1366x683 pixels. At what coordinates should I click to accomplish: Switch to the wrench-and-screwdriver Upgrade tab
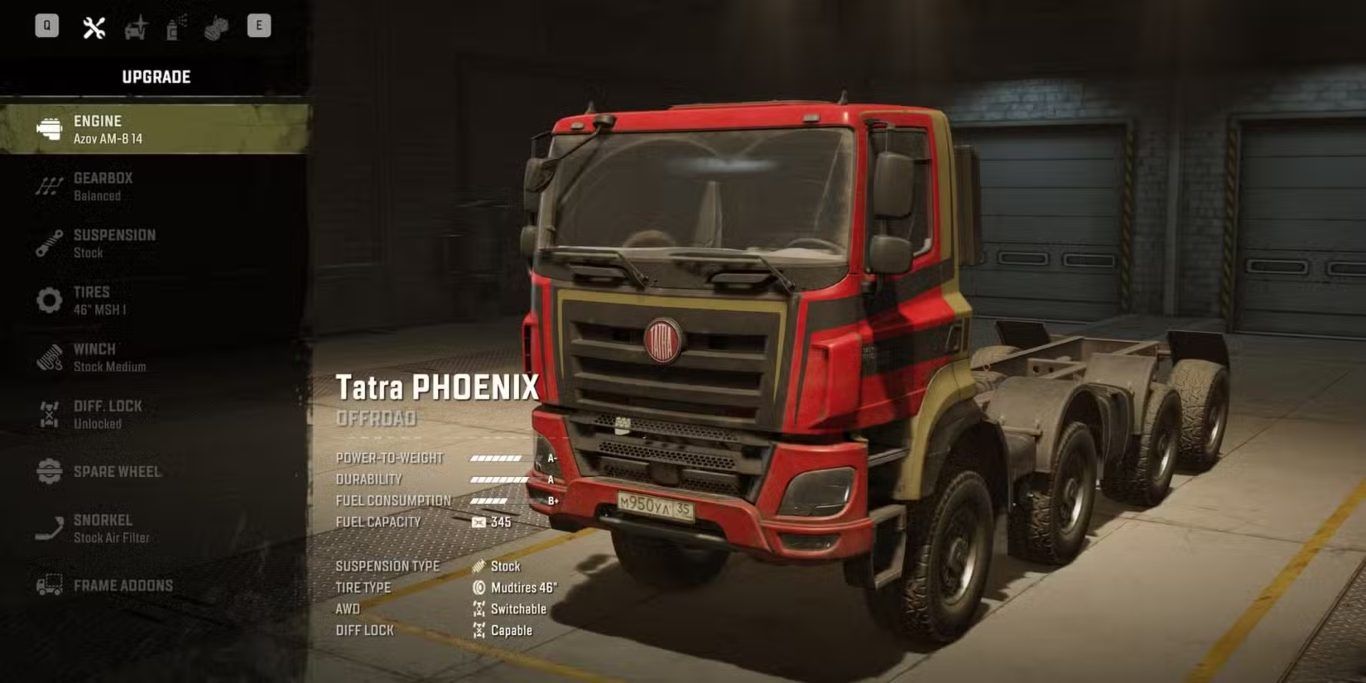coord(94,27)
